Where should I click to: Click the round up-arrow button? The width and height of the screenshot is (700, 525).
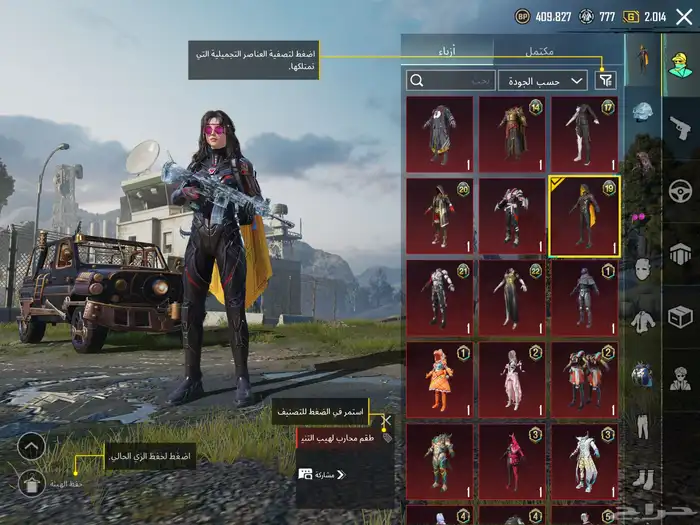coord(31,446)
